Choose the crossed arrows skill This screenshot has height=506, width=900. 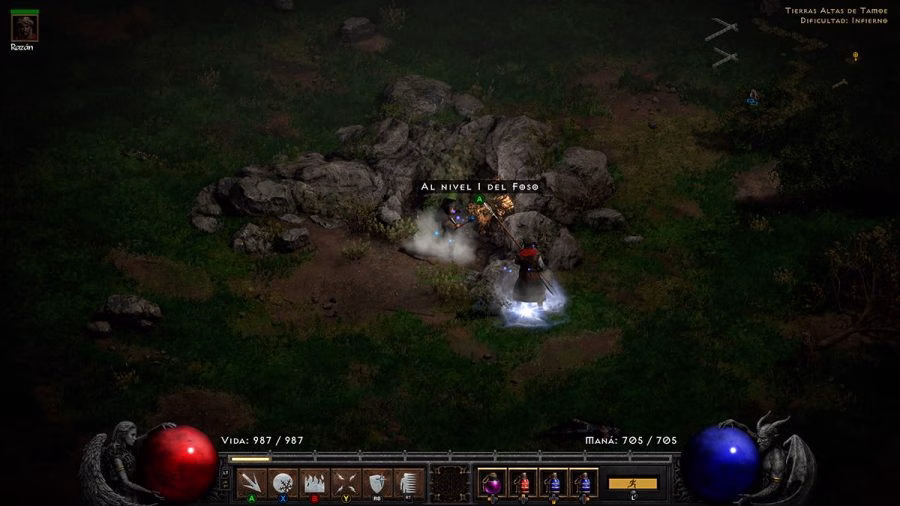click(345, 482)
